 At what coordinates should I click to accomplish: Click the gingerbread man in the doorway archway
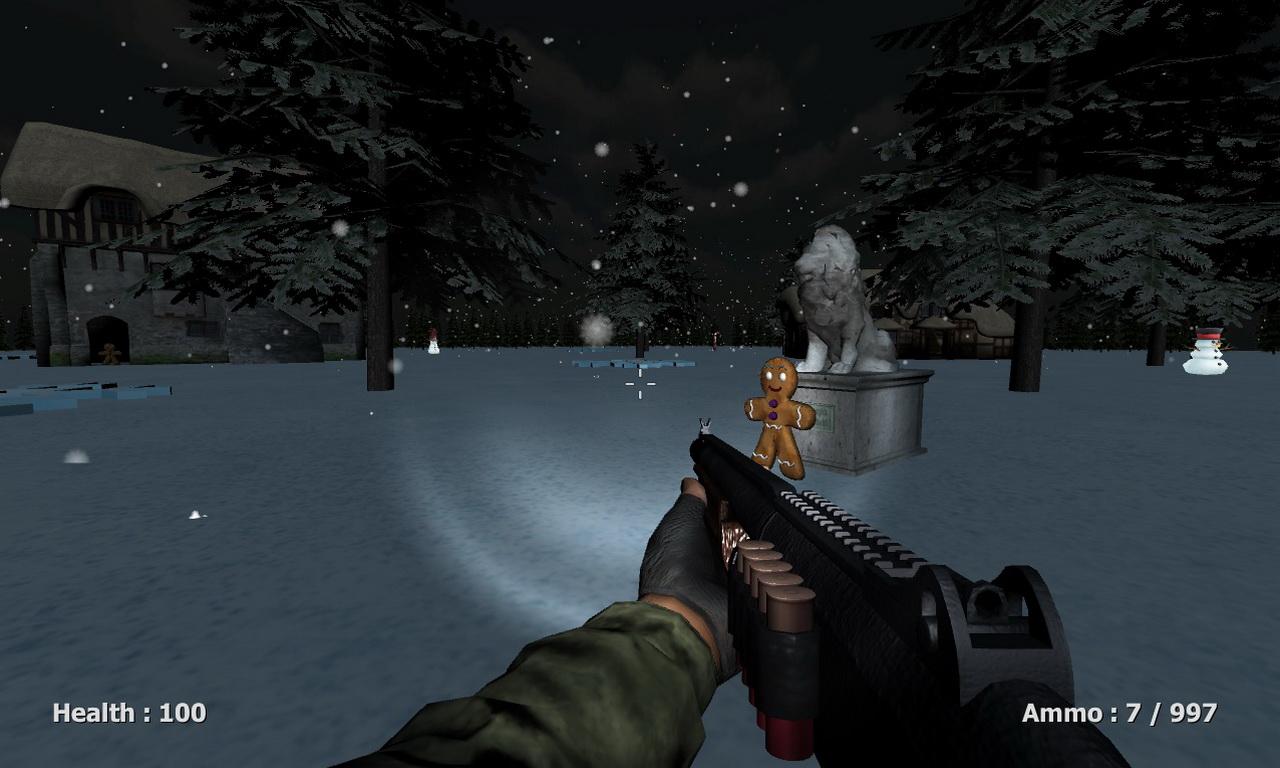pos(108,352)
